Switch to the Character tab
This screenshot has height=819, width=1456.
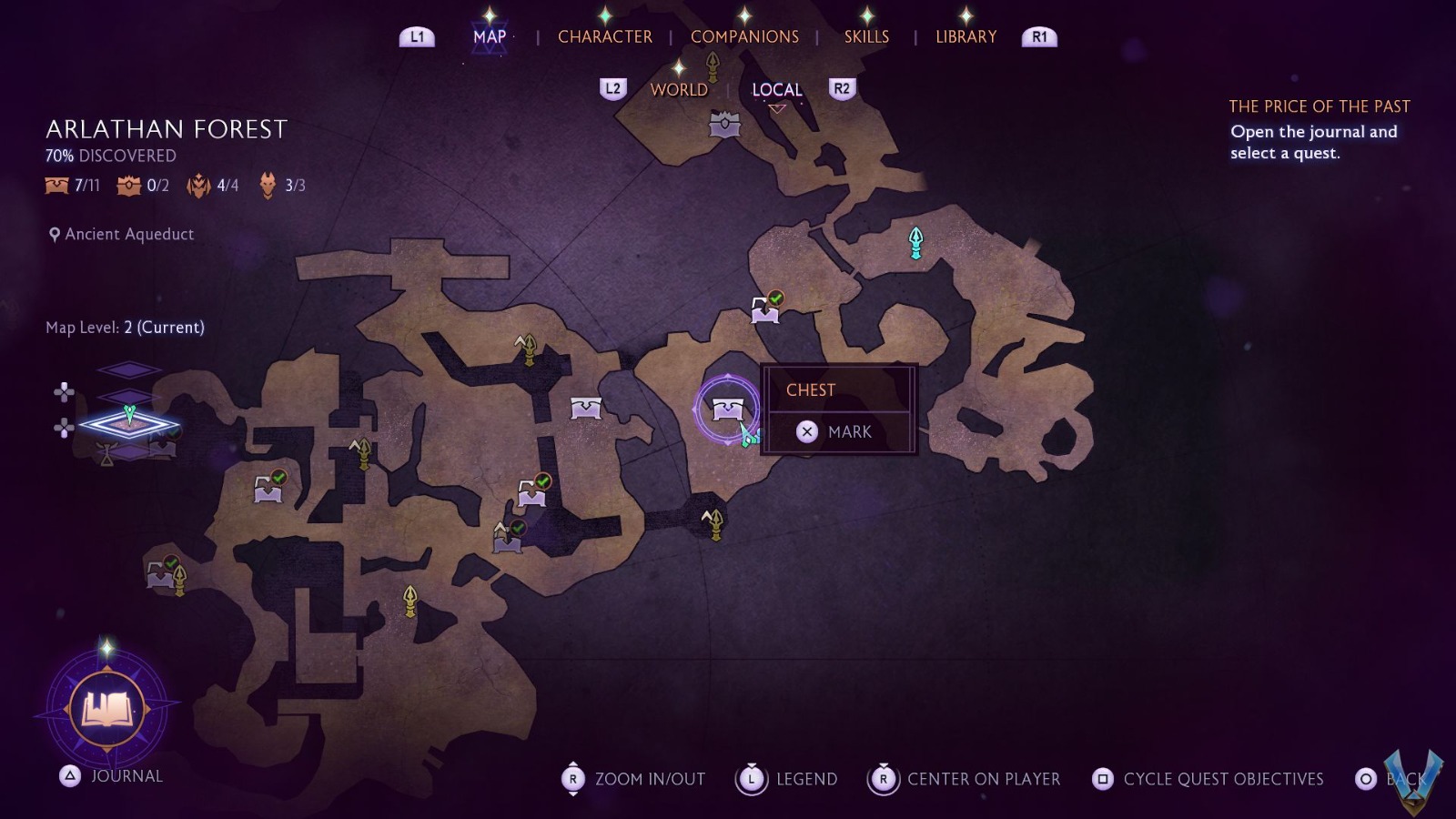point(604,36)
